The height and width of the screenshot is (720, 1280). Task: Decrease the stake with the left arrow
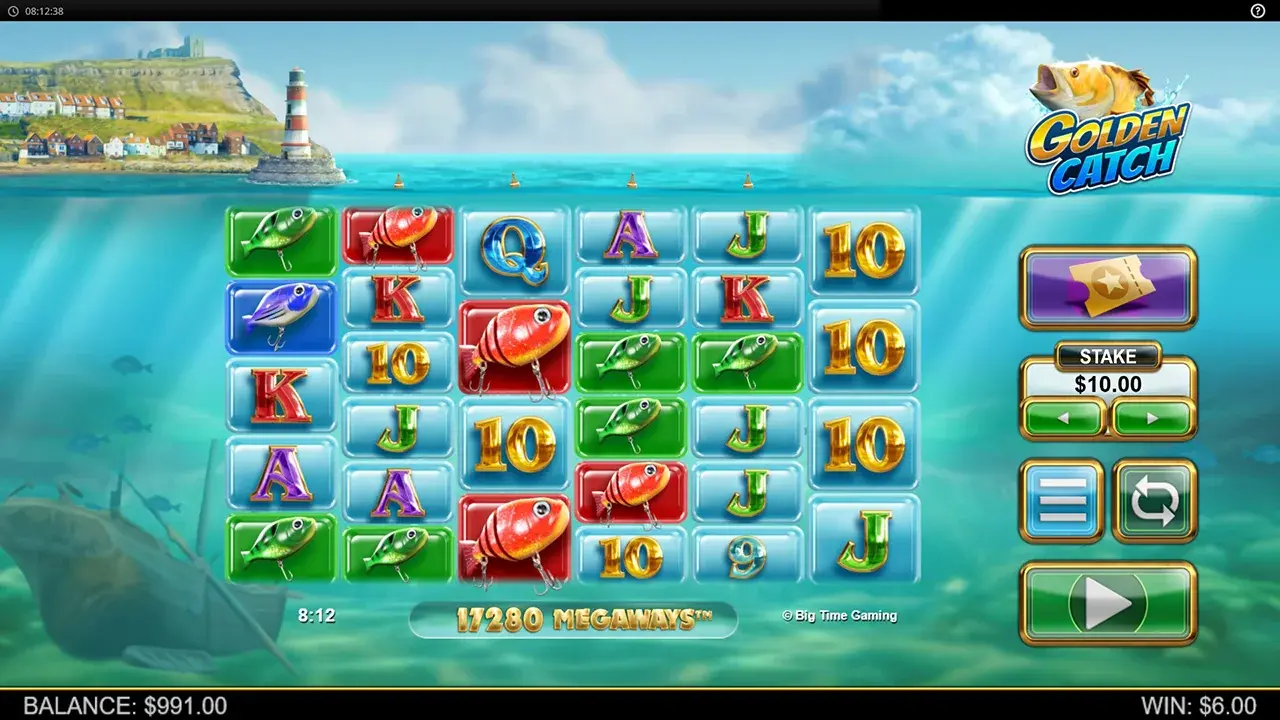[x=1064, y=417]
